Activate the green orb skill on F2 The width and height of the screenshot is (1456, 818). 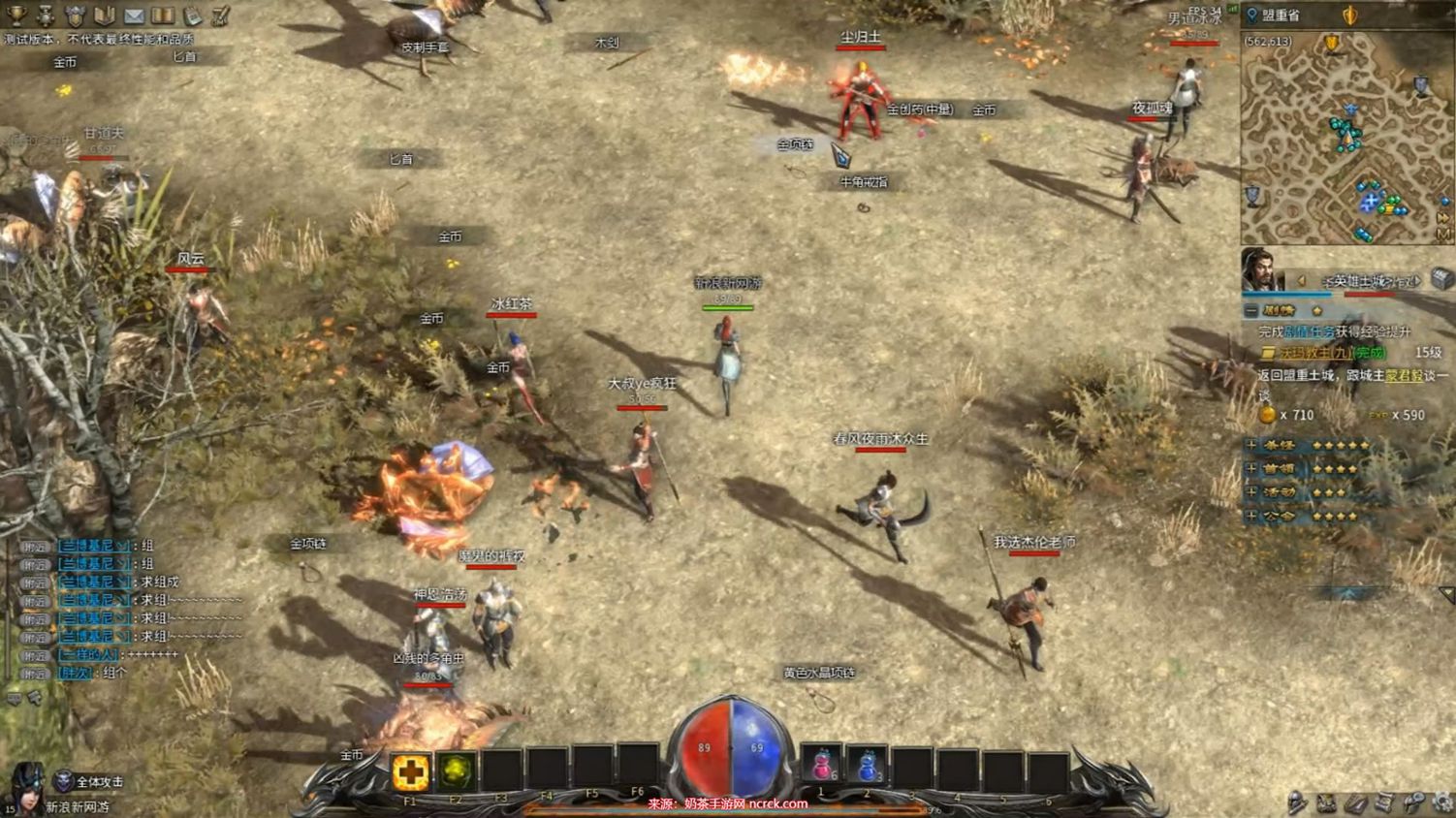tap(456, 771)
